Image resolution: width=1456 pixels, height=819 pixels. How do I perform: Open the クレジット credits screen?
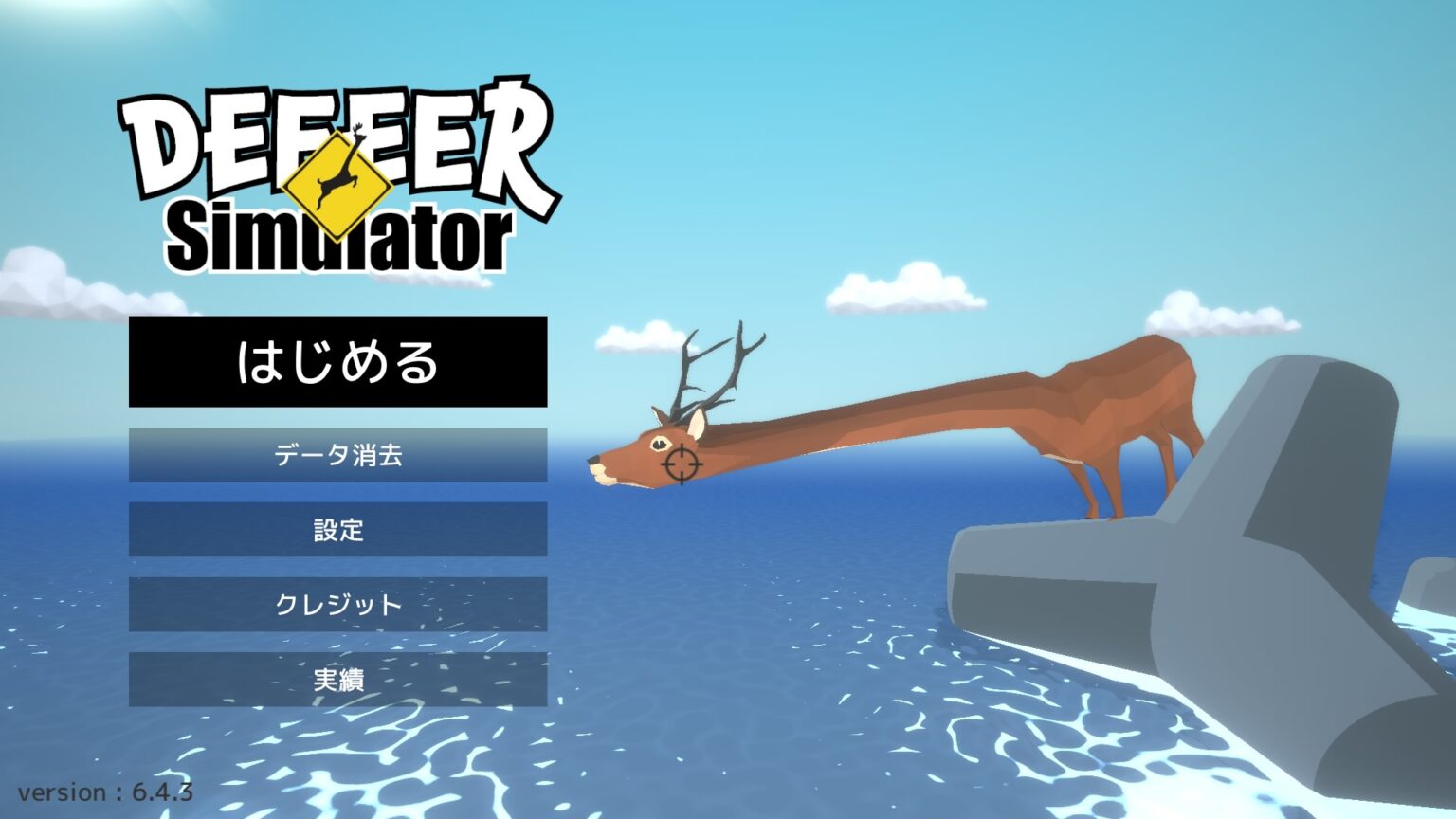click(x=337, y=605)
